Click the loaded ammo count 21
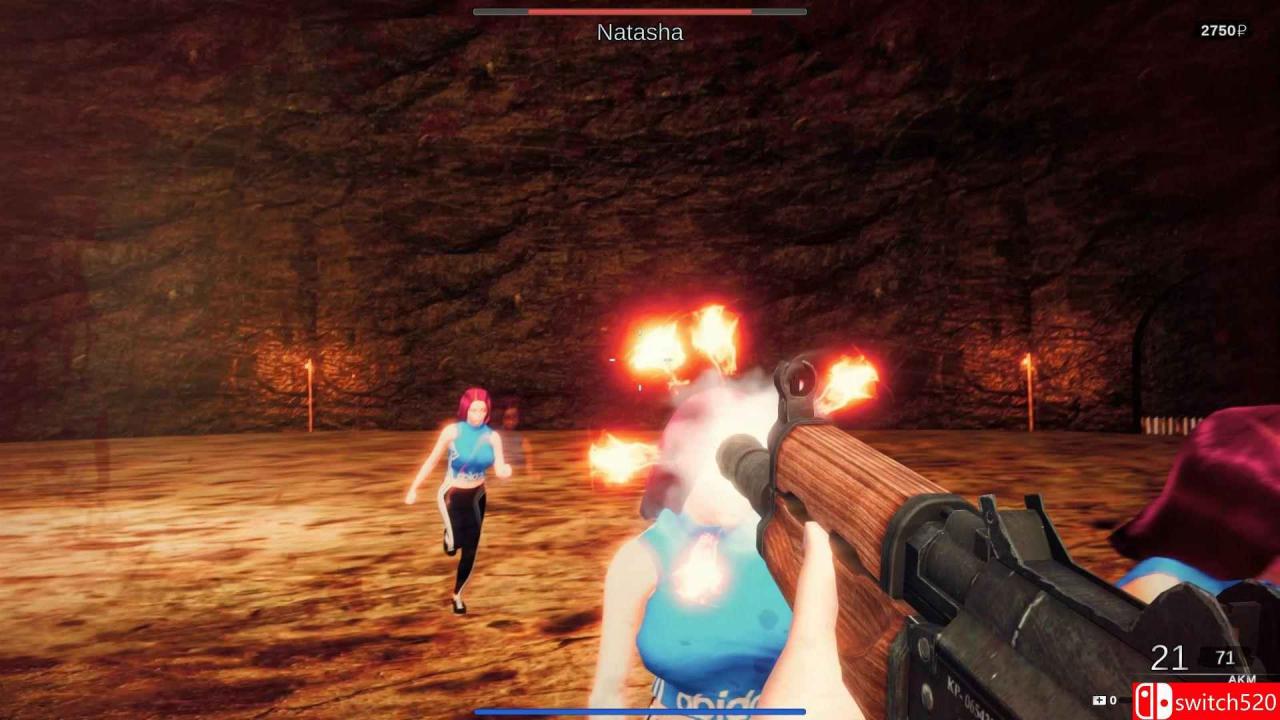Viewport: 1280px width, 720px height. click(x=1167, y=658)
